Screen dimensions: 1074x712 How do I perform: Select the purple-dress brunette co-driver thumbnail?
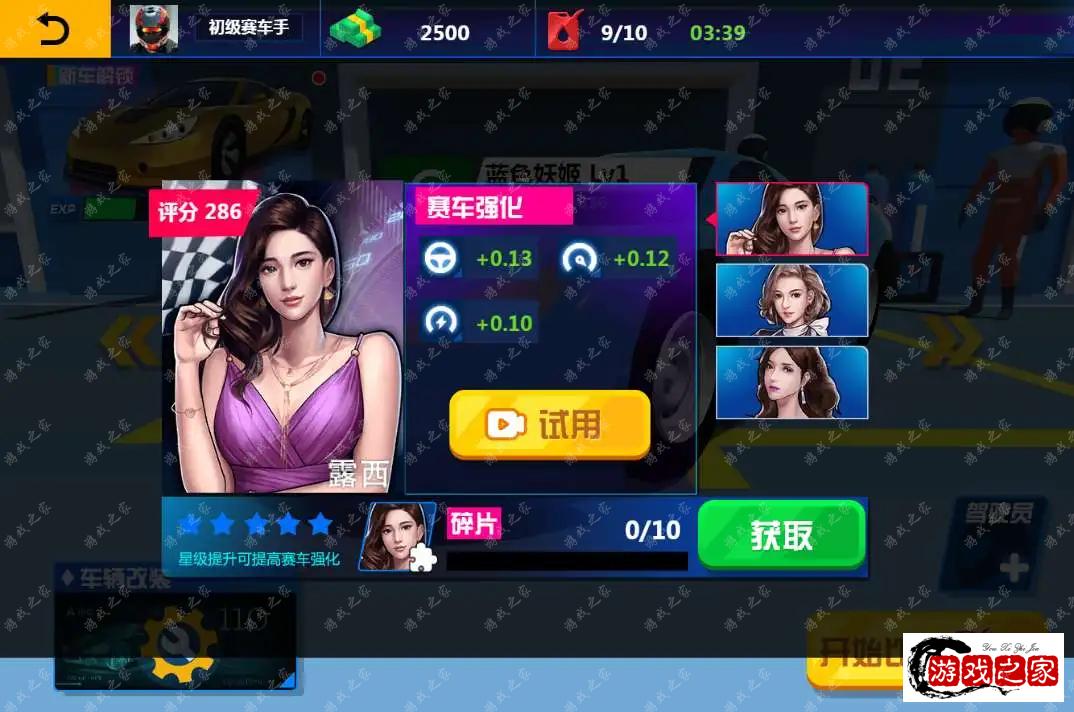791,219
